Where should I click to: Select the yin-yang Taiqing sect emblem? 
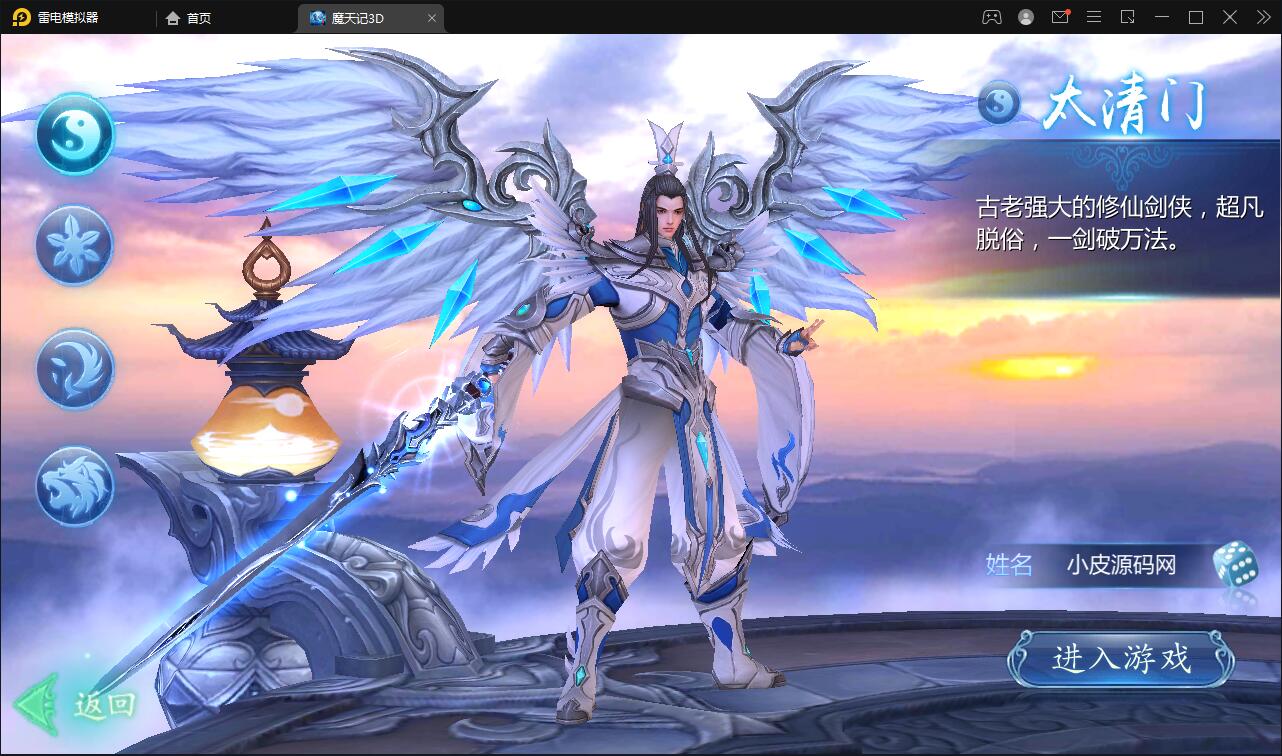(73, 137)
